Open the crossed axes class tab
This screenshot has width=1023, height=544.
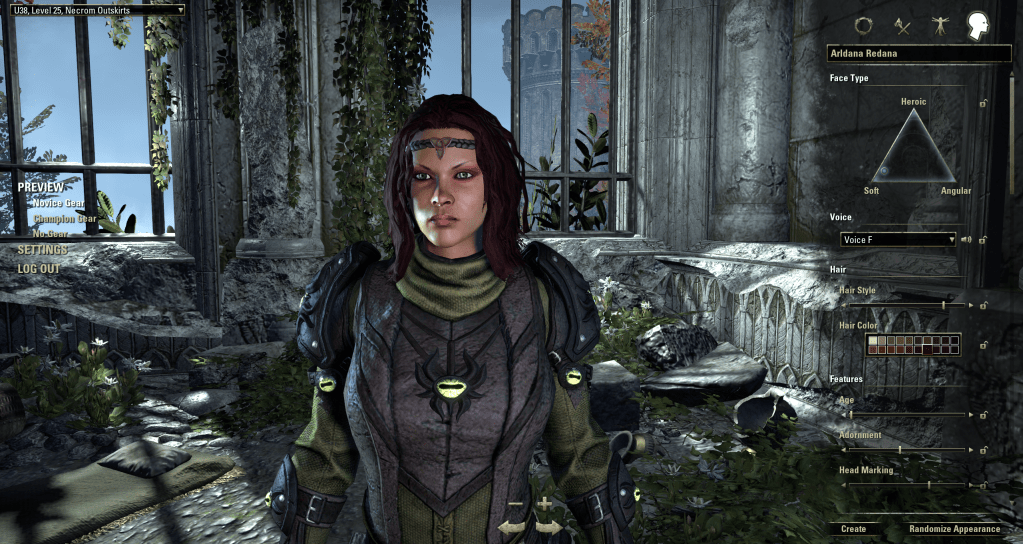tap(901, 26)
